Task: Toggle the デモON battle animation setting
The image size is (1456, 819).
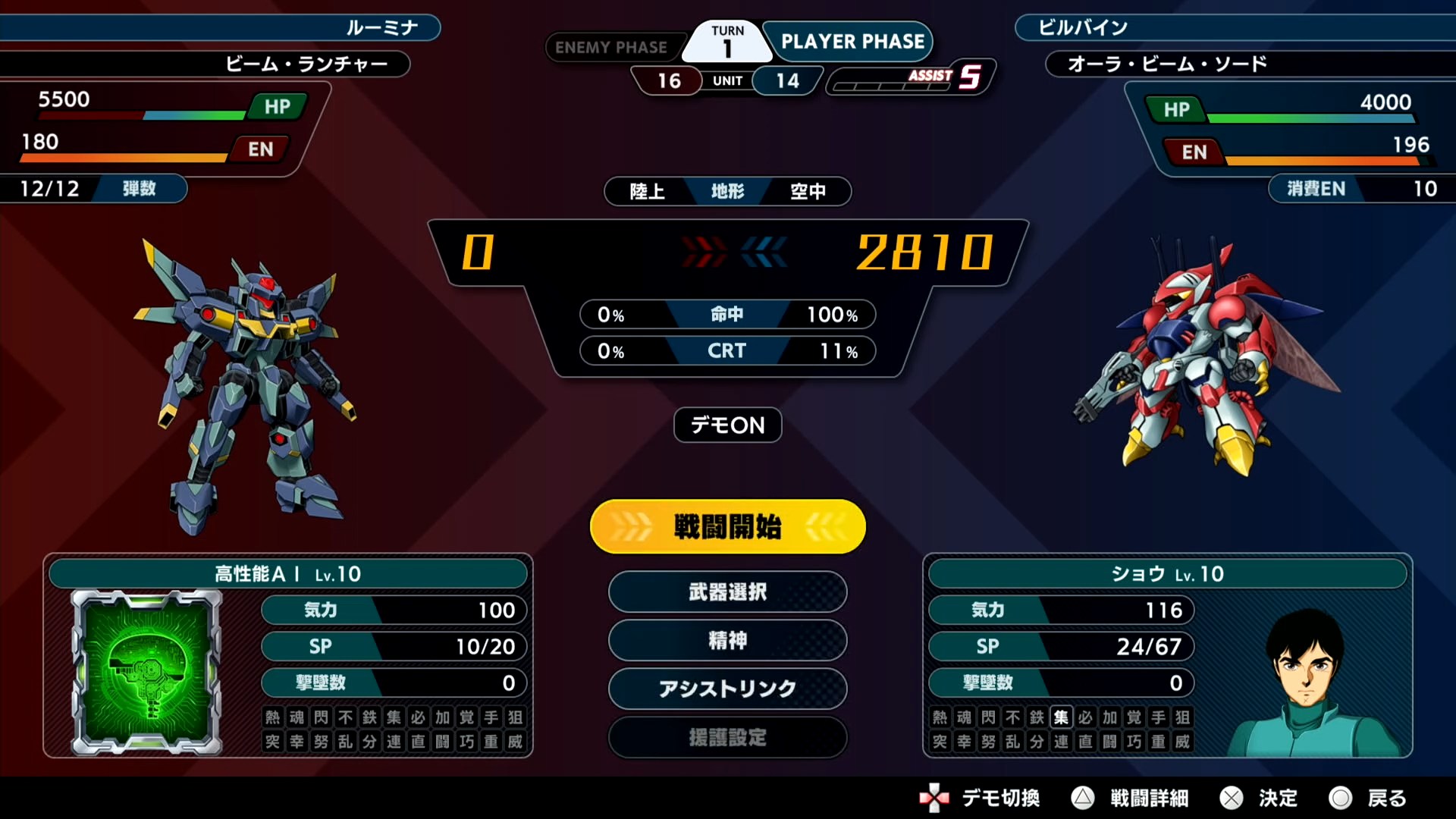Action: pos(727,425)
